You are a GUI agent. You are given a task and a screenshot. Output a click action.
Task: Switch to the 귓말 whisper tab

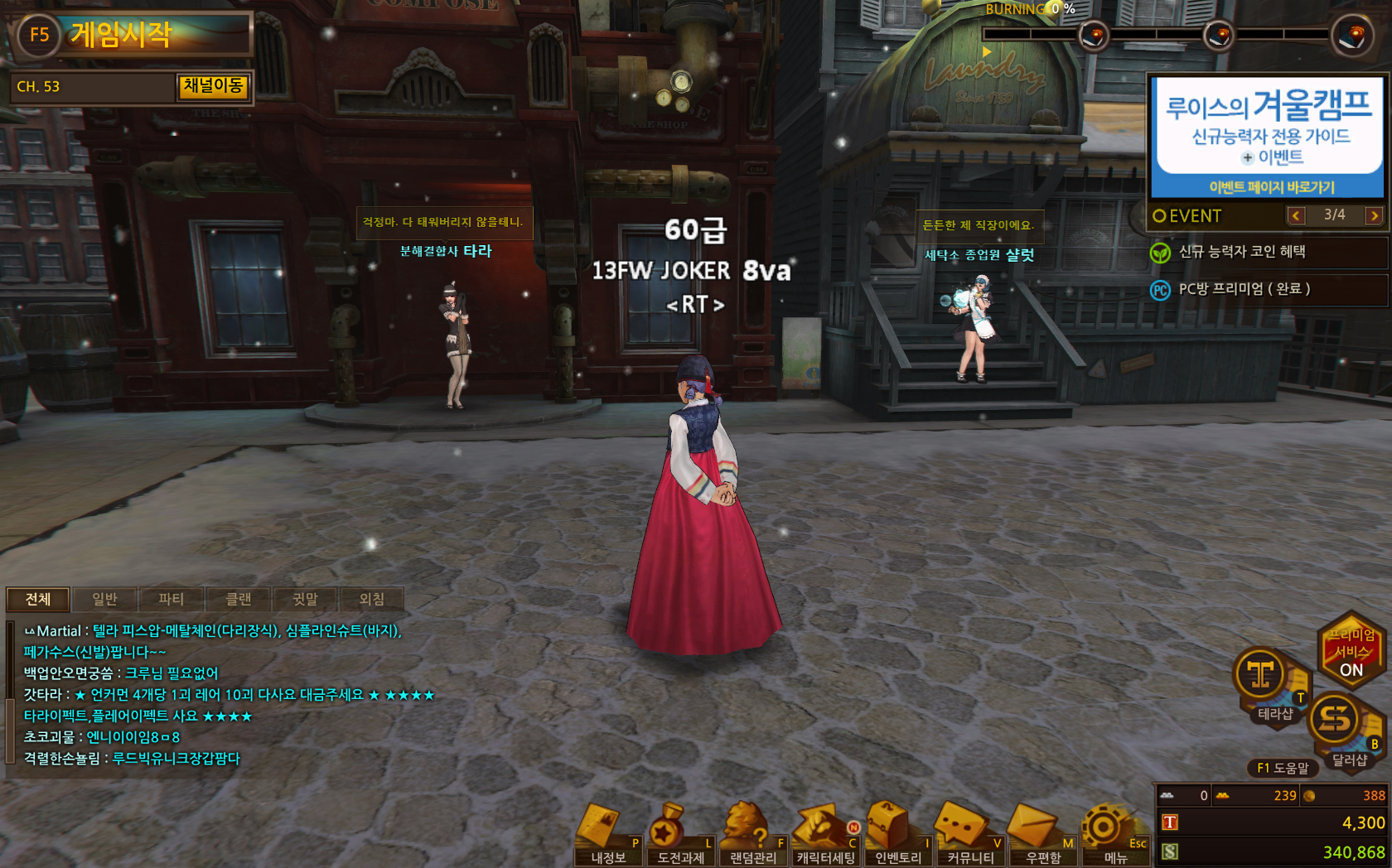305,599
